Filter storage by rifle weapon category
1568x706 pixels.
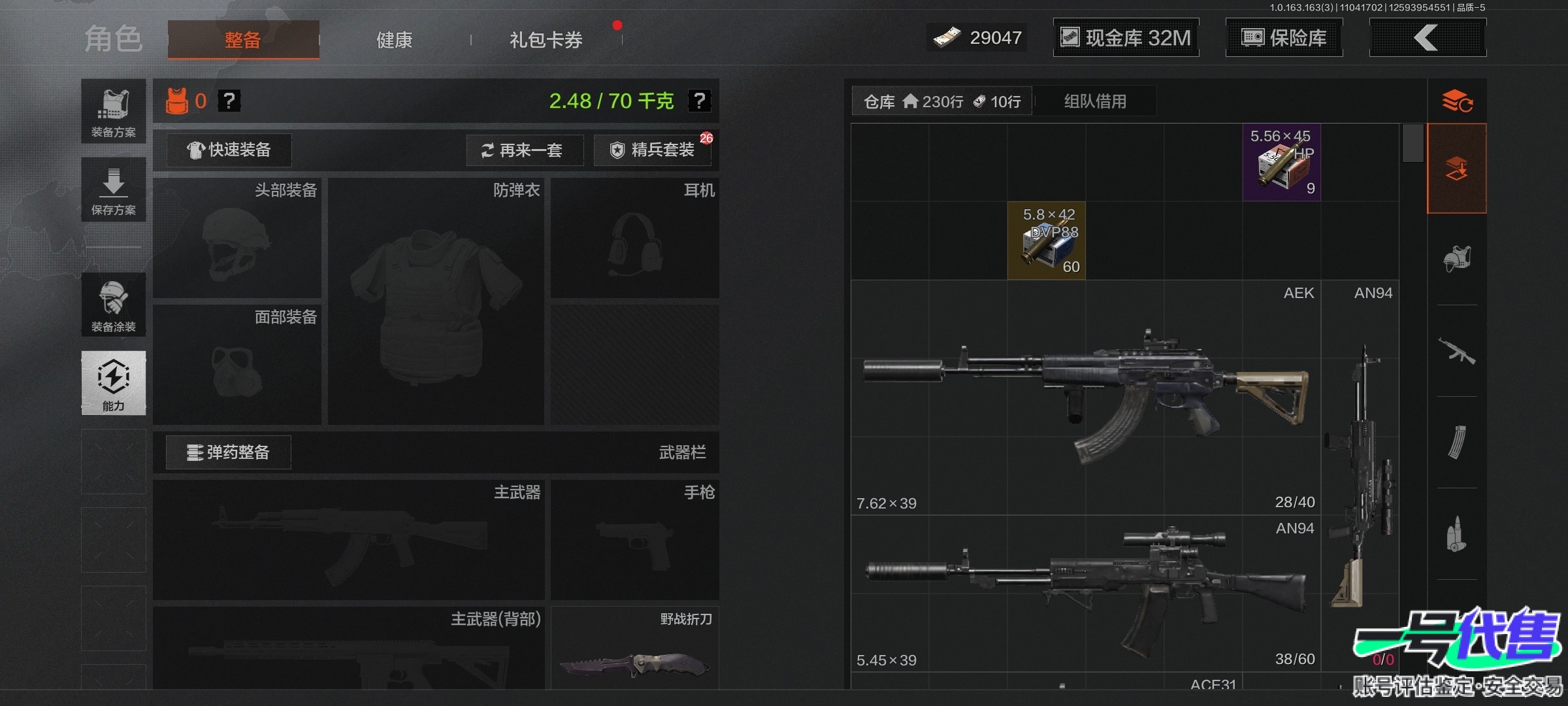1457,351
